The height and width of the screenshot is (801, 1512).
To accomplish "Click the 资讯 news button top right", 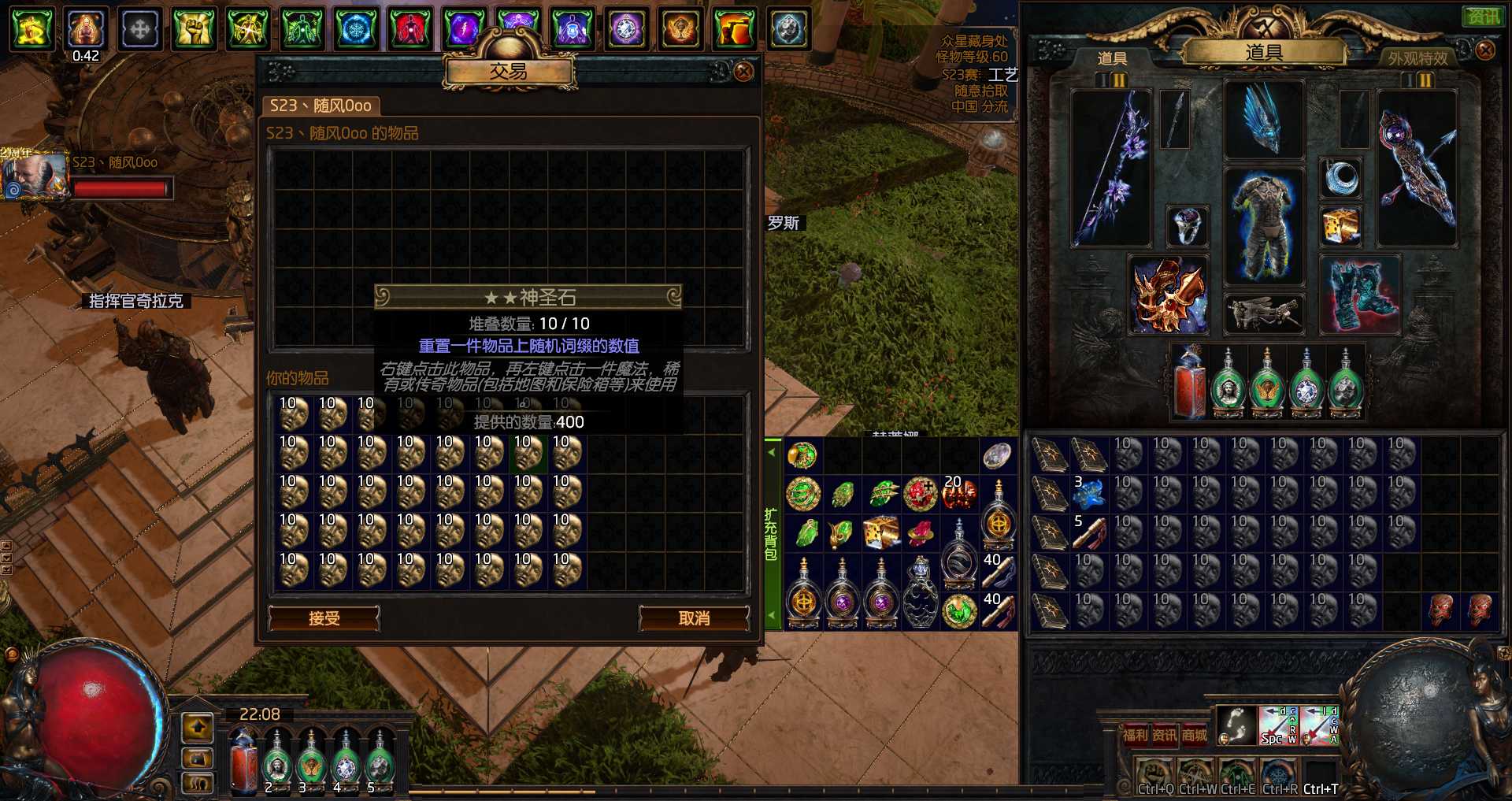I will 1483,16.
